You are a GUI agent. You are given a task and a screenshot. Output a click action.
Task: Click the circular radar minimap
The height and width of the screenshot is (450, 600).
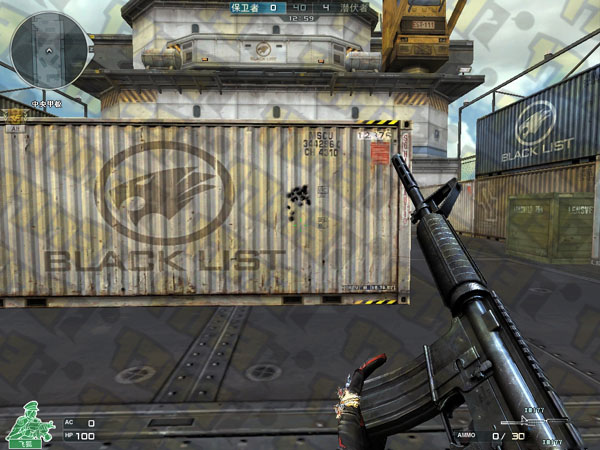[47, 47]
